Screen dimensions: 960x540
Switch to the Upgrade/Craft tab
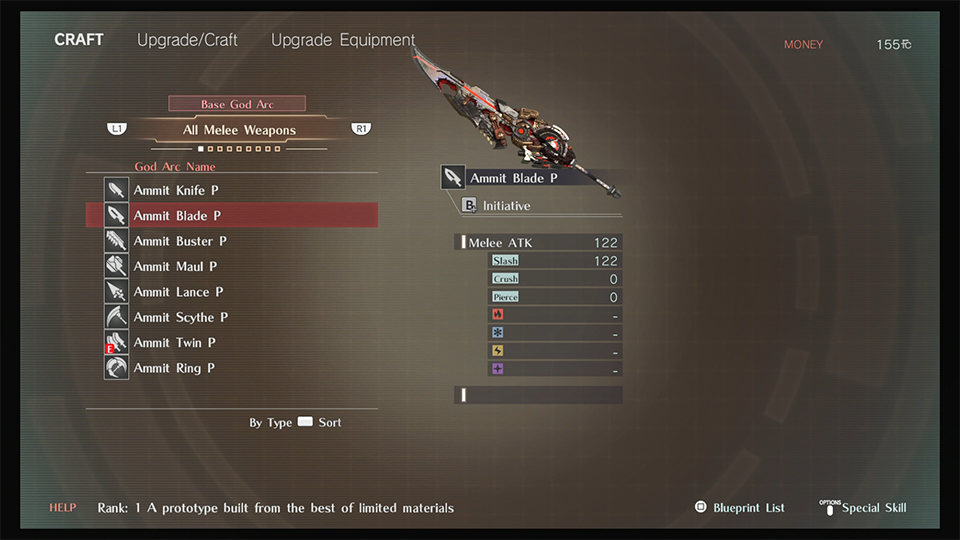pos(188,40)
